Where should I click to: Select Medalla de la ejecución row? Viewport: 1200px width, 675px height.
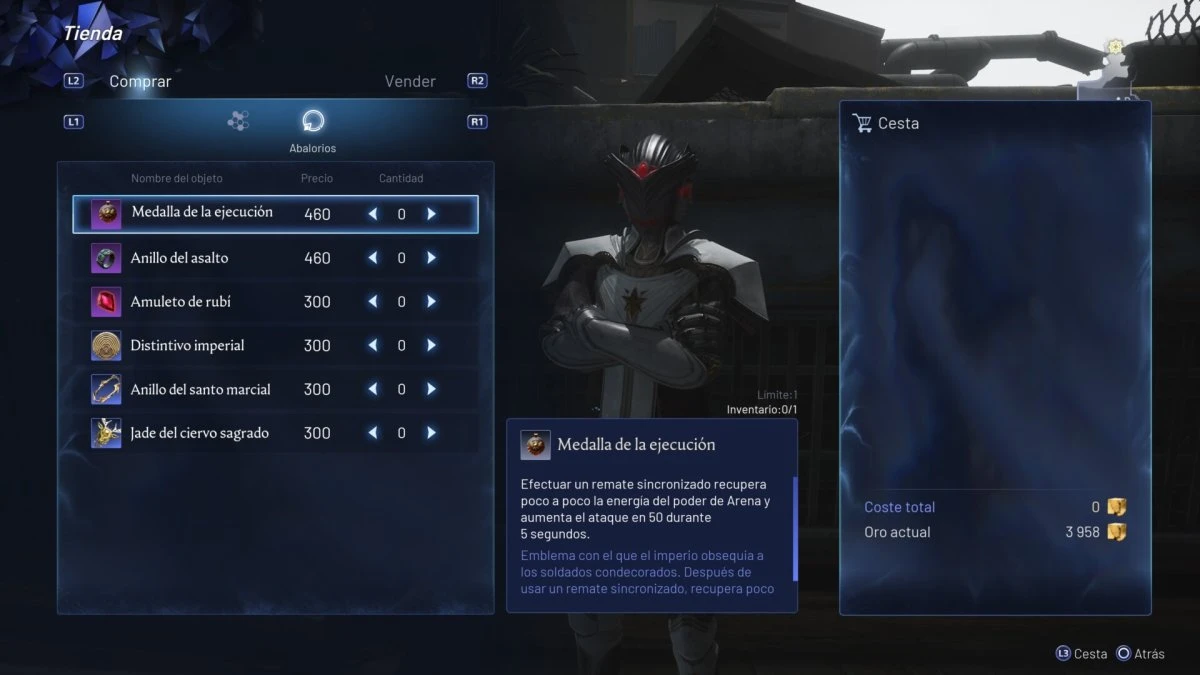[202, 213]
